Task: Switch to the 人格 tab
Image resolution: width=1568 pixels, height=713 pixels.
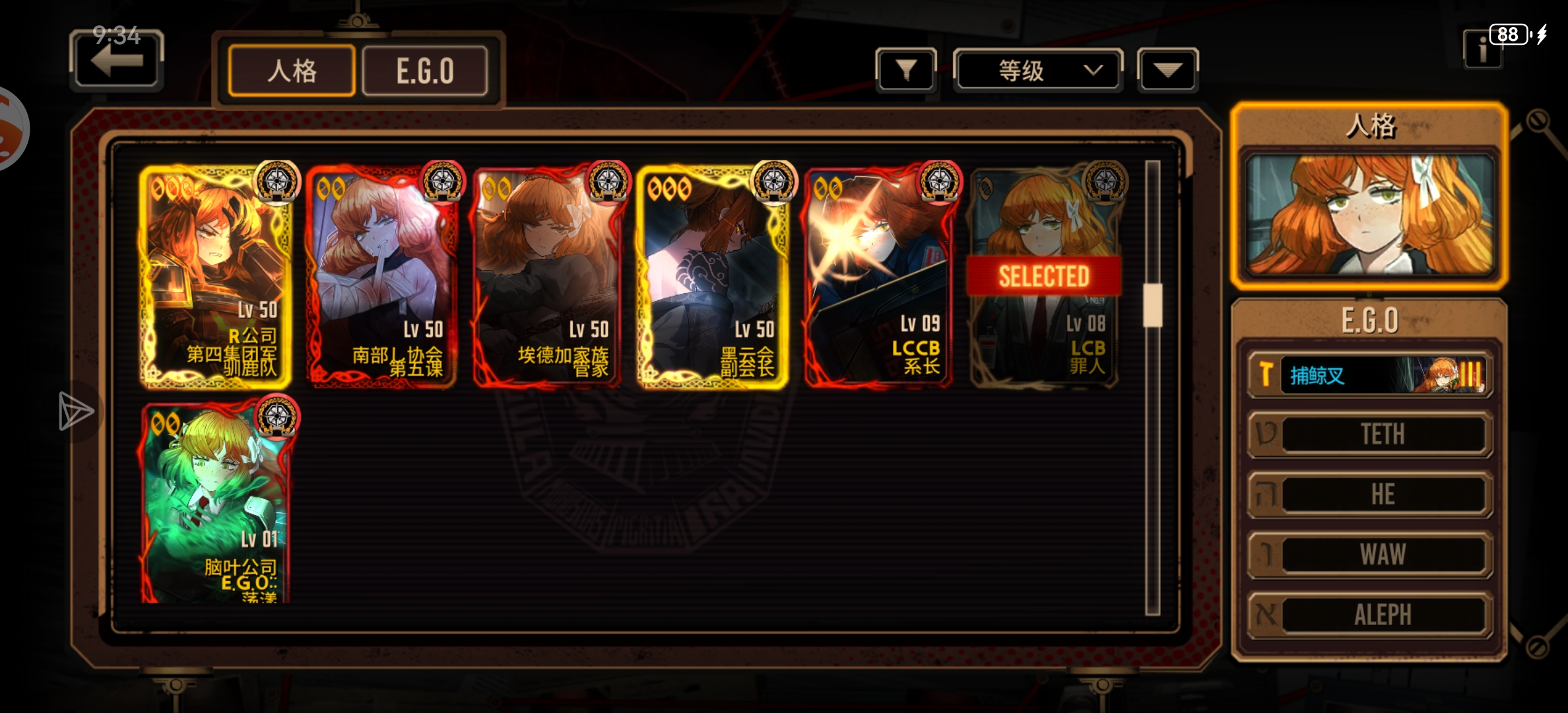Action: [x=292, y=71]
